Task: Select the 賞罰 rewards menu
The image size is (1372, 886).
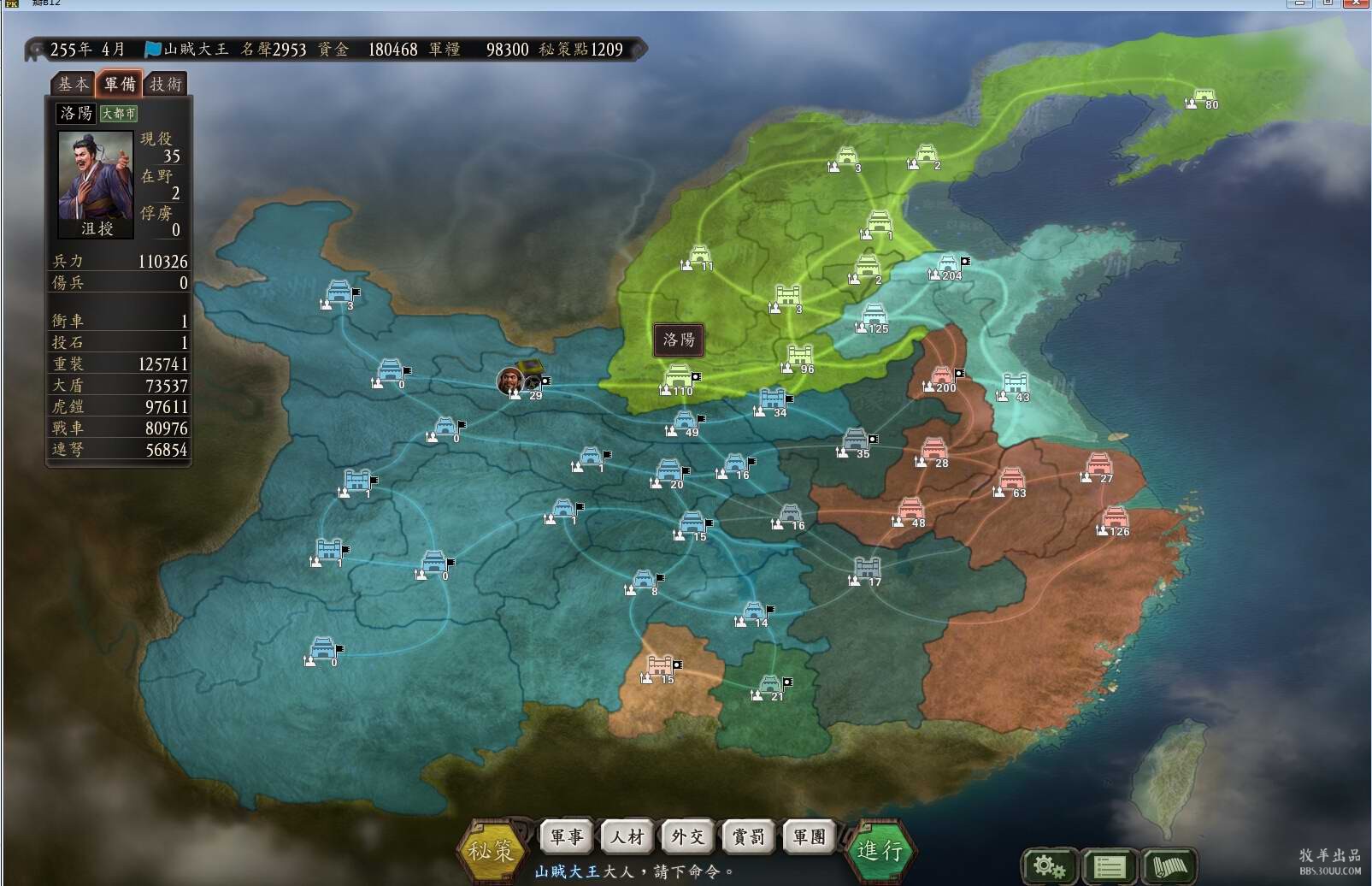Action: tap(748, 836)
